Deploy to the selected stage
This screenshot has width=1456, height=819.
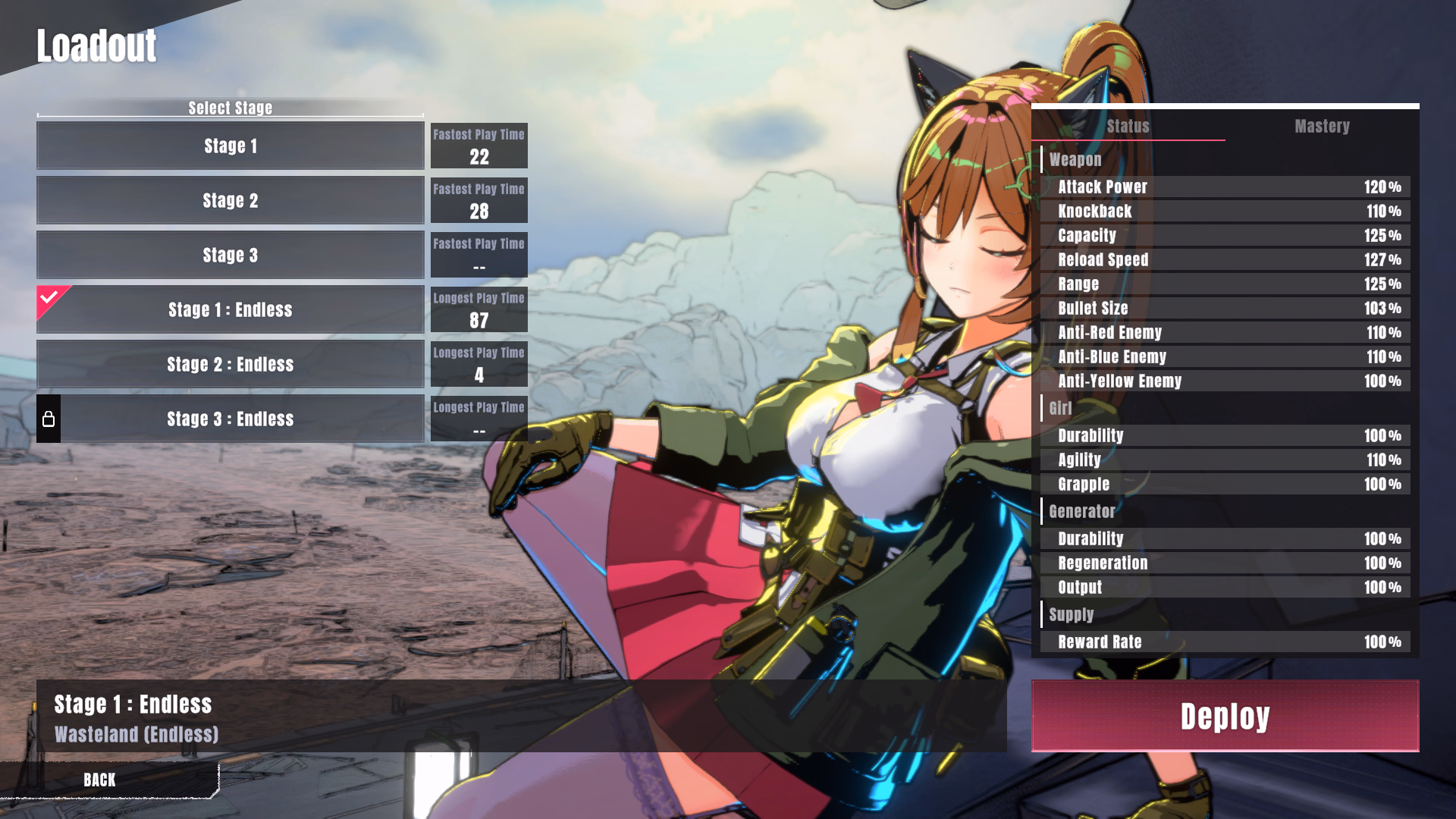[1225, 716]
